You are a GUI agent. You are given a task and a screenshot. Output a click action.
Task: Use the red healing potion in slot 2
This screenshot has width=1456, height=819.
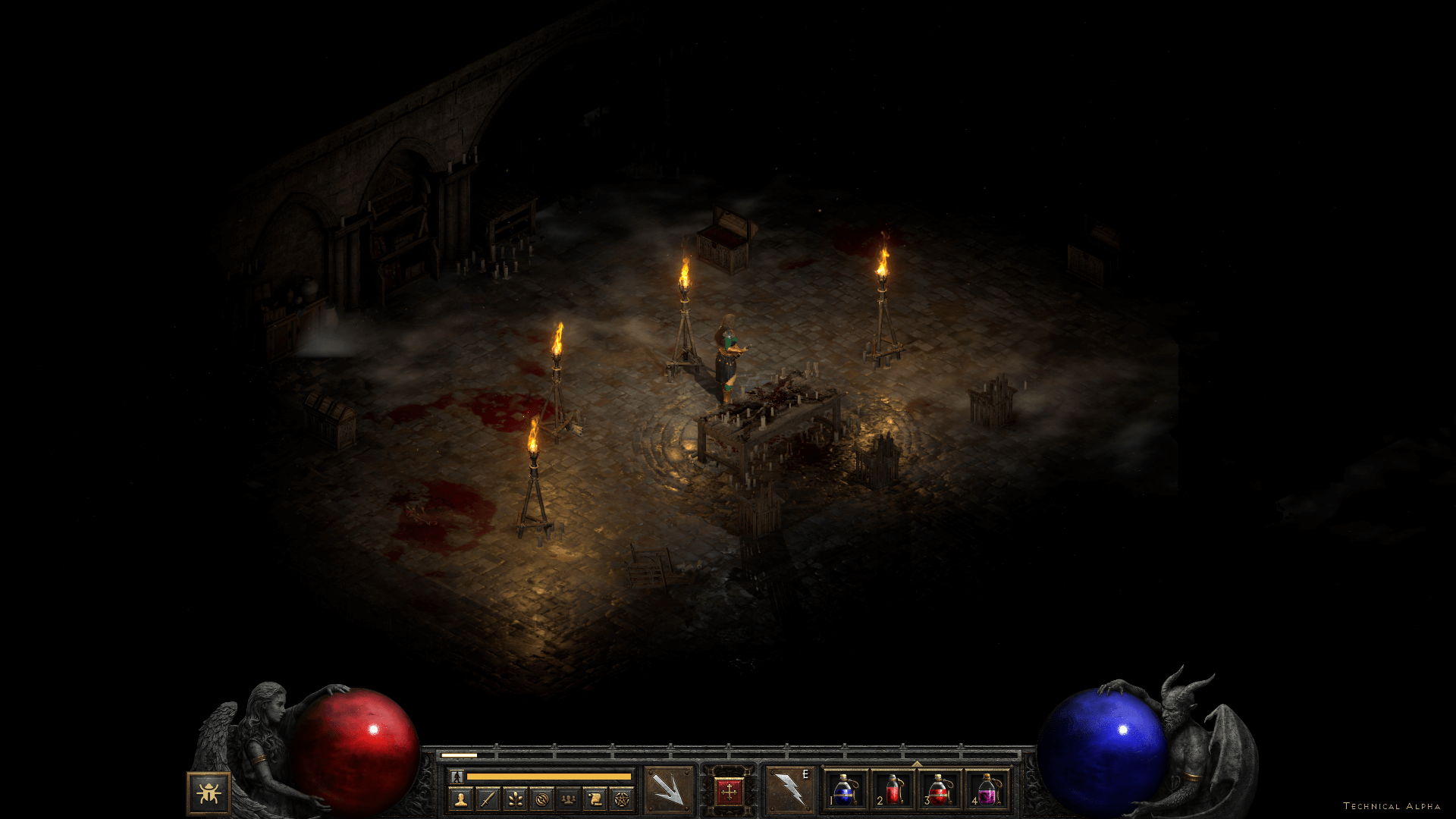[x=893, y=790]
